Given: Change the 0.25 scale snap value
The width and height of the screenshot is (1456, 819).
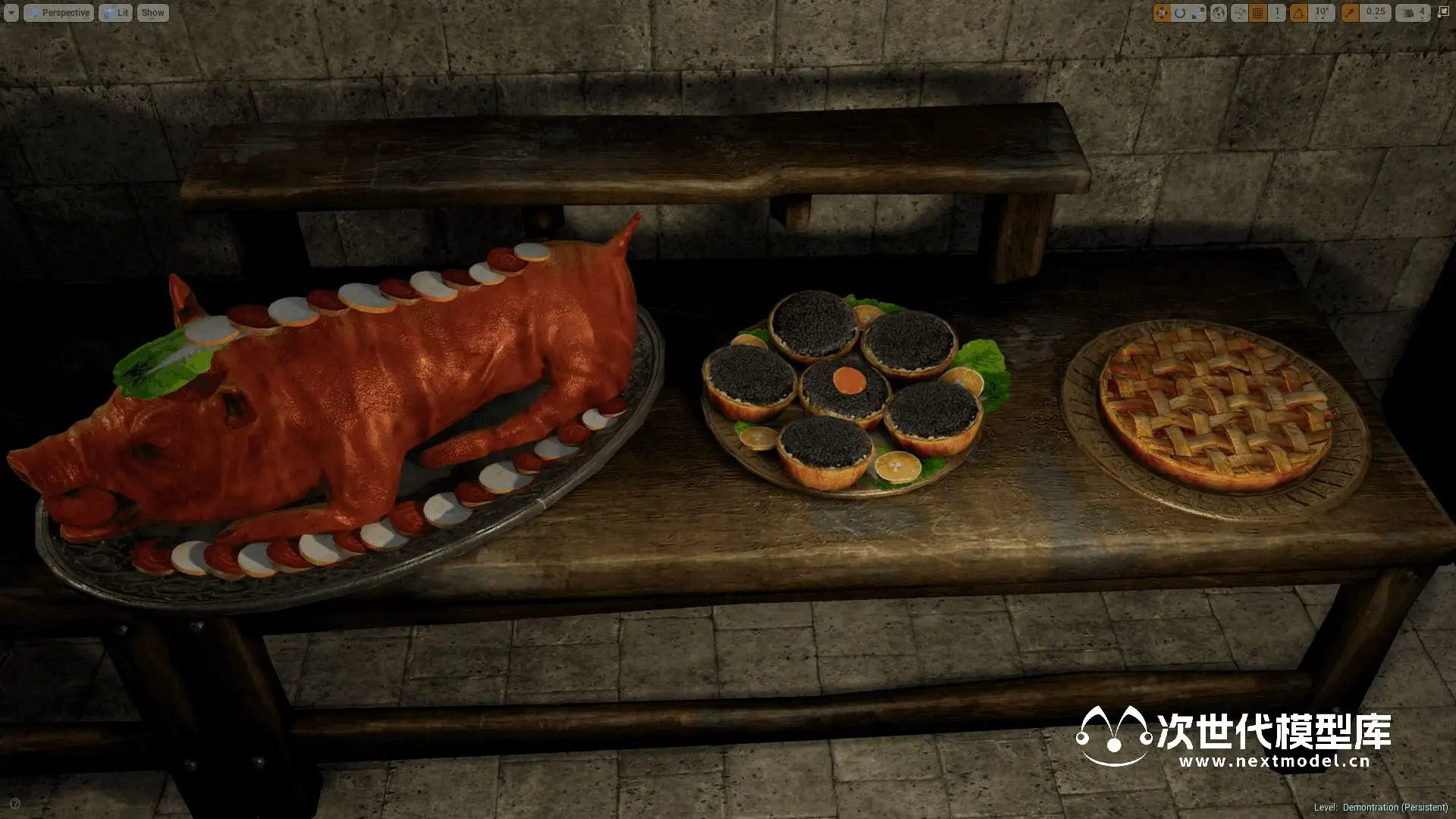Looking at the screenshot, I should 1375,13.
